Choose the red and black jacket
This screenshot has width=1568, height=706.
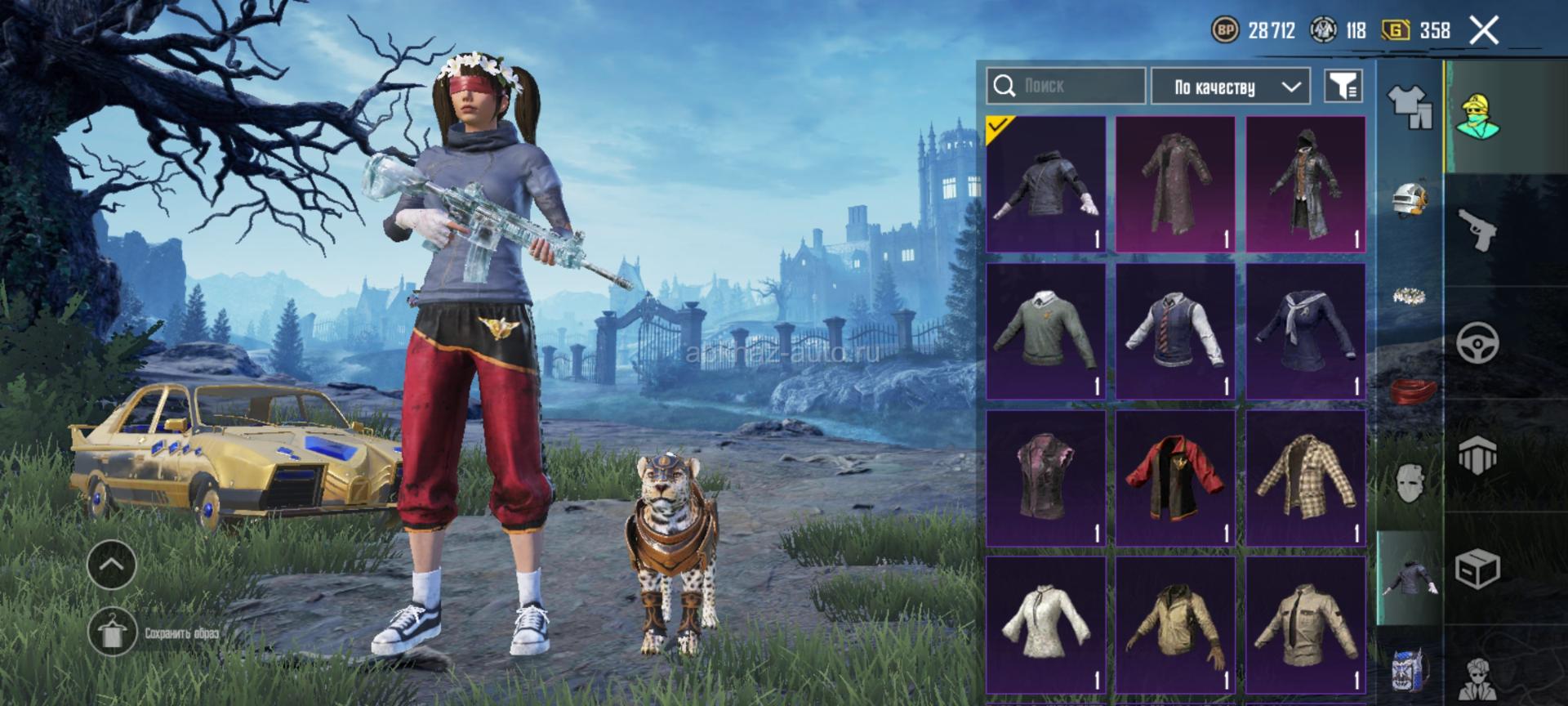(1175, 478)
